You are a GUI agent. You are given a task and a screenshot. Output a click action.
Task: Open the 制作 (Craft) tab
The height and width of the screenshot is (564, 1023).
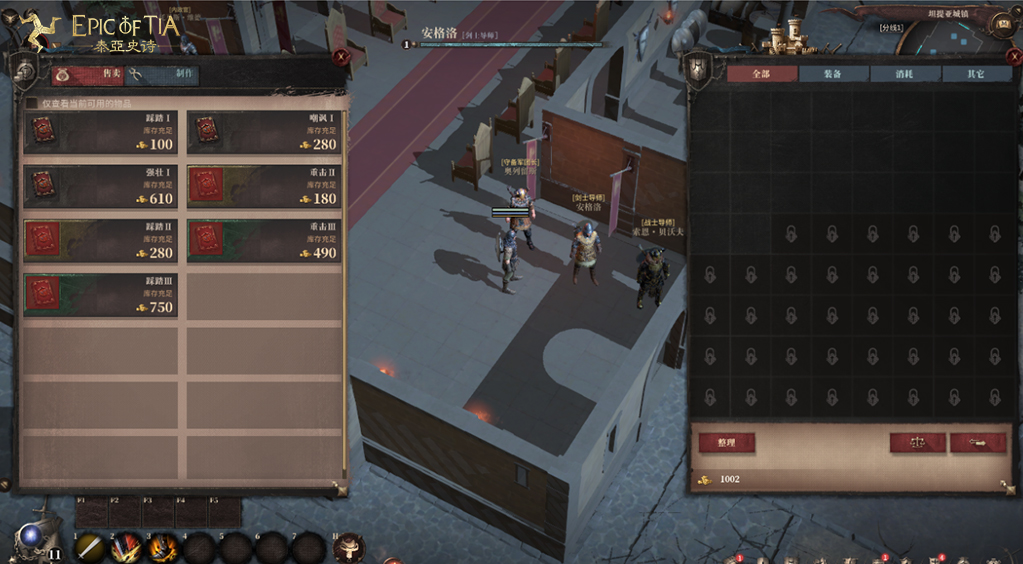[163, 76]
